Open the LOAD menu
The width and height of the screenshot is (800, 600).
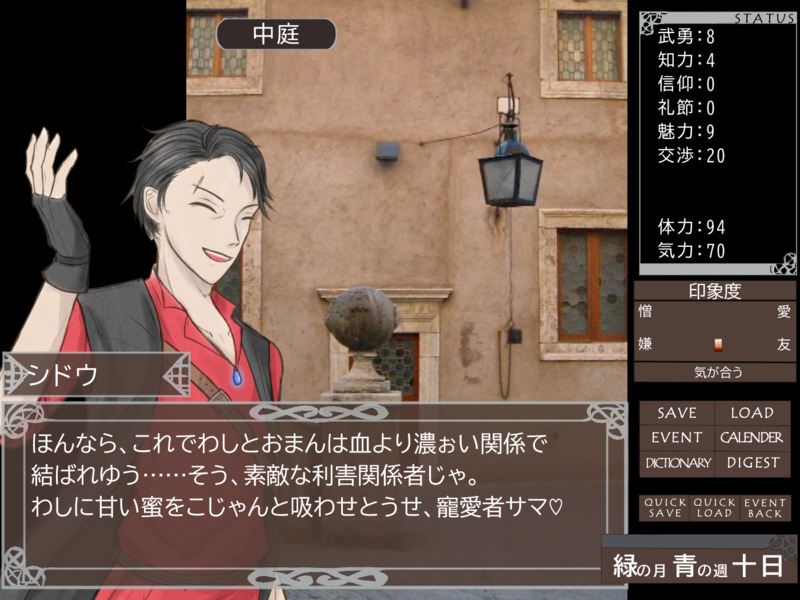click(751, 412)
